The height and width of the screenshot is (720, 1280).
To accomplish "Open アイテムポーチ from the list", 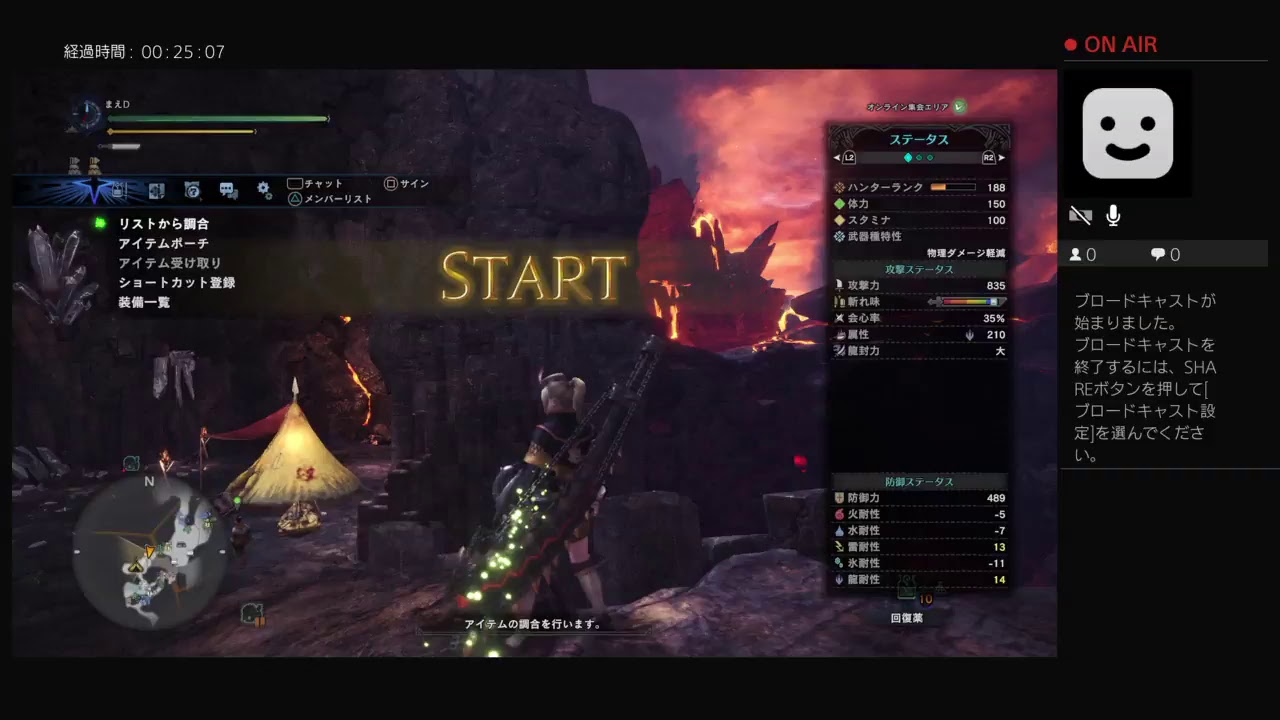I will click(x=163, y=243).
